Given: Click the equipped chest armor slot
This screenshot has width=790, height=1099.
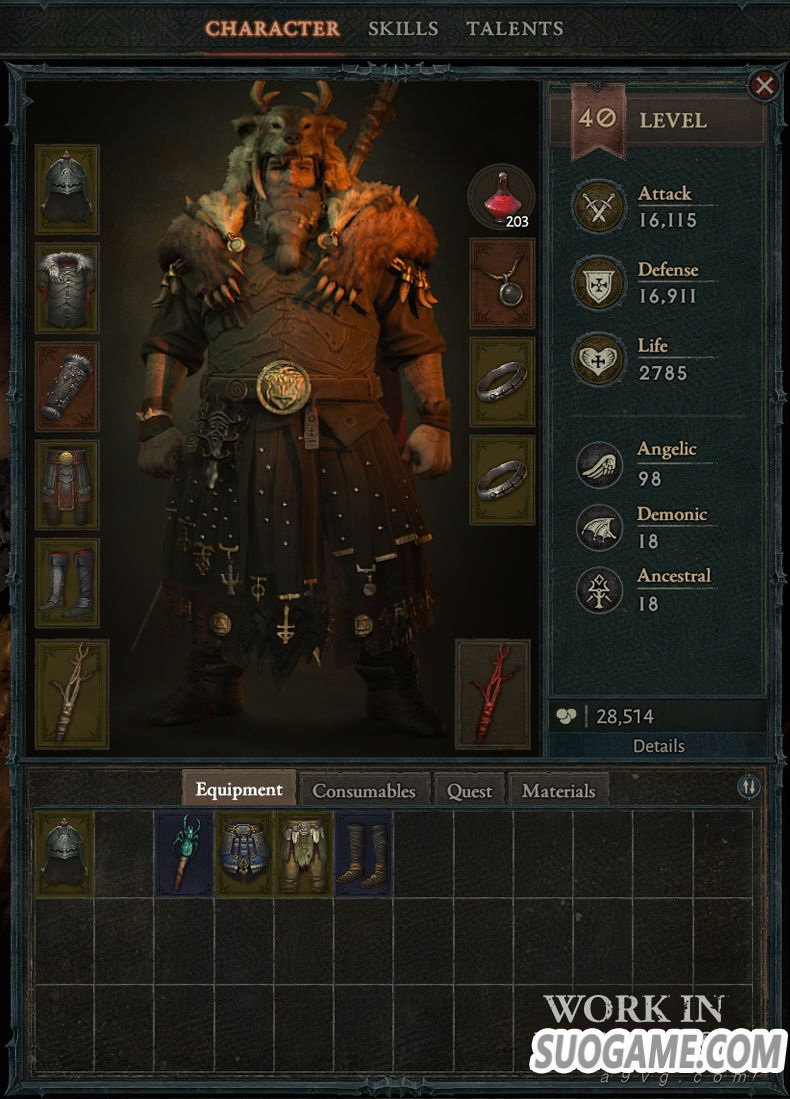Looking at the screenshot, I should pos(67,287).
